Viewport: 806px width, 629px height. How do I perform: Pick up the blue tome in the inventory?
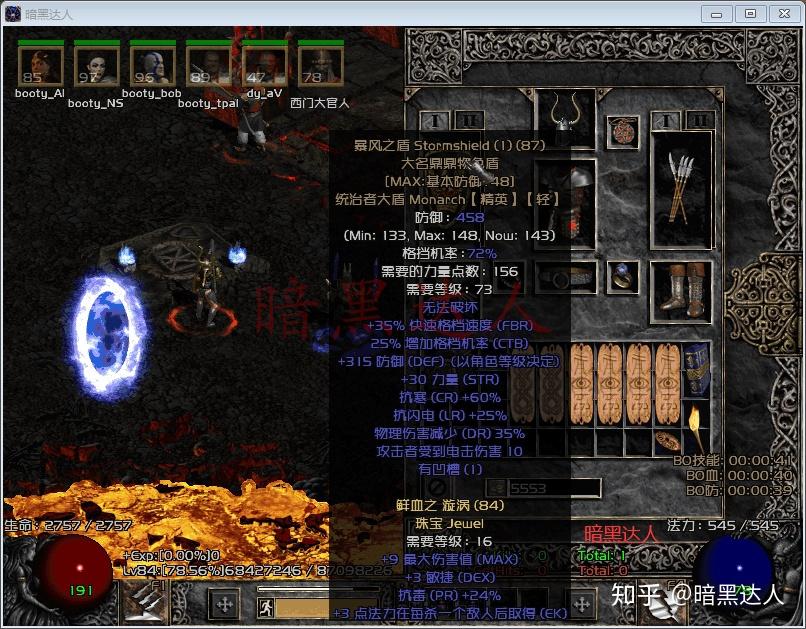tap(697, 370)
